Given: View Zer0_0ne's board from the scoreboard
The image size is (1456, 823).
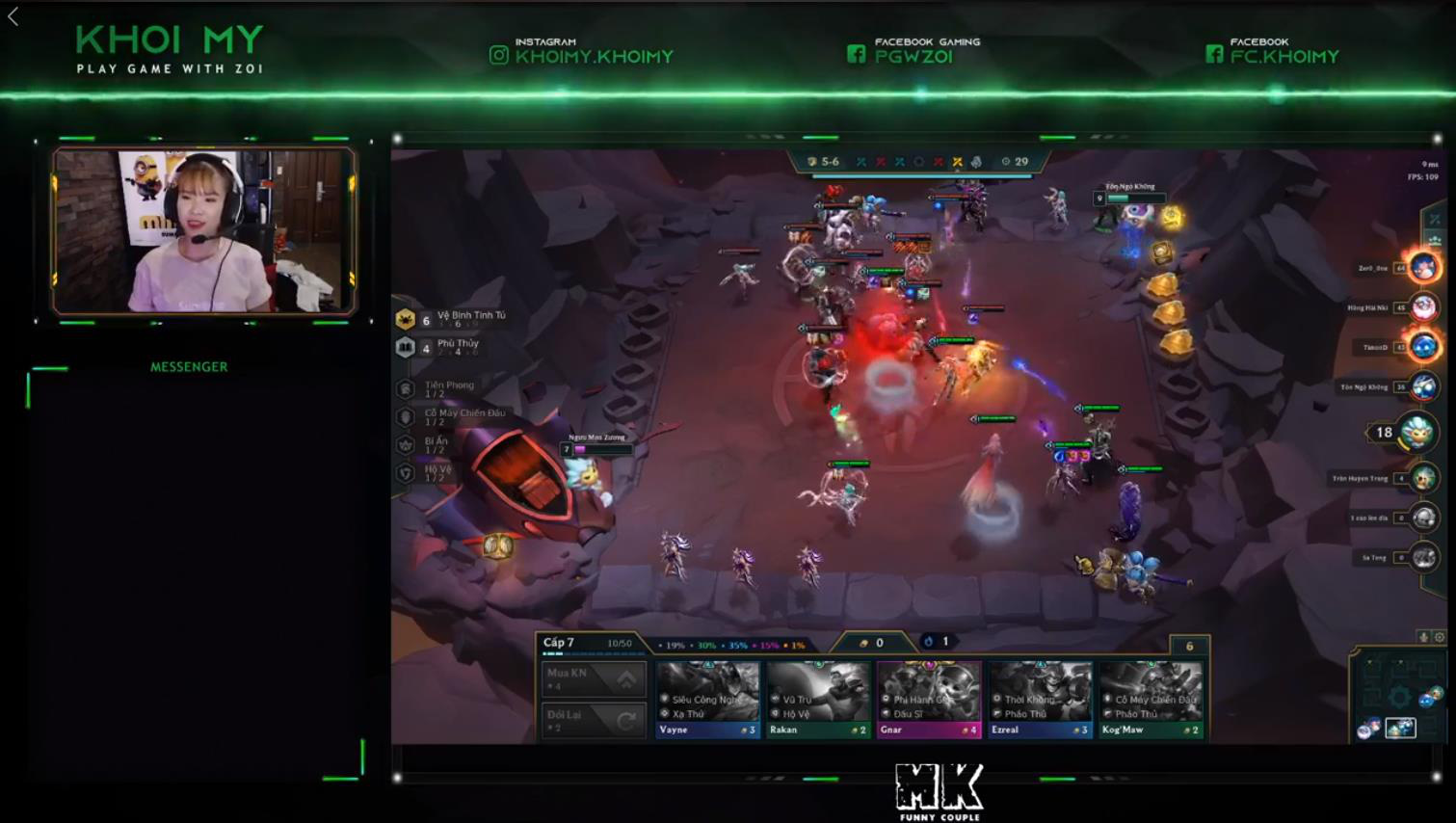Looking at the screenshot, I should click(1423, 267).
